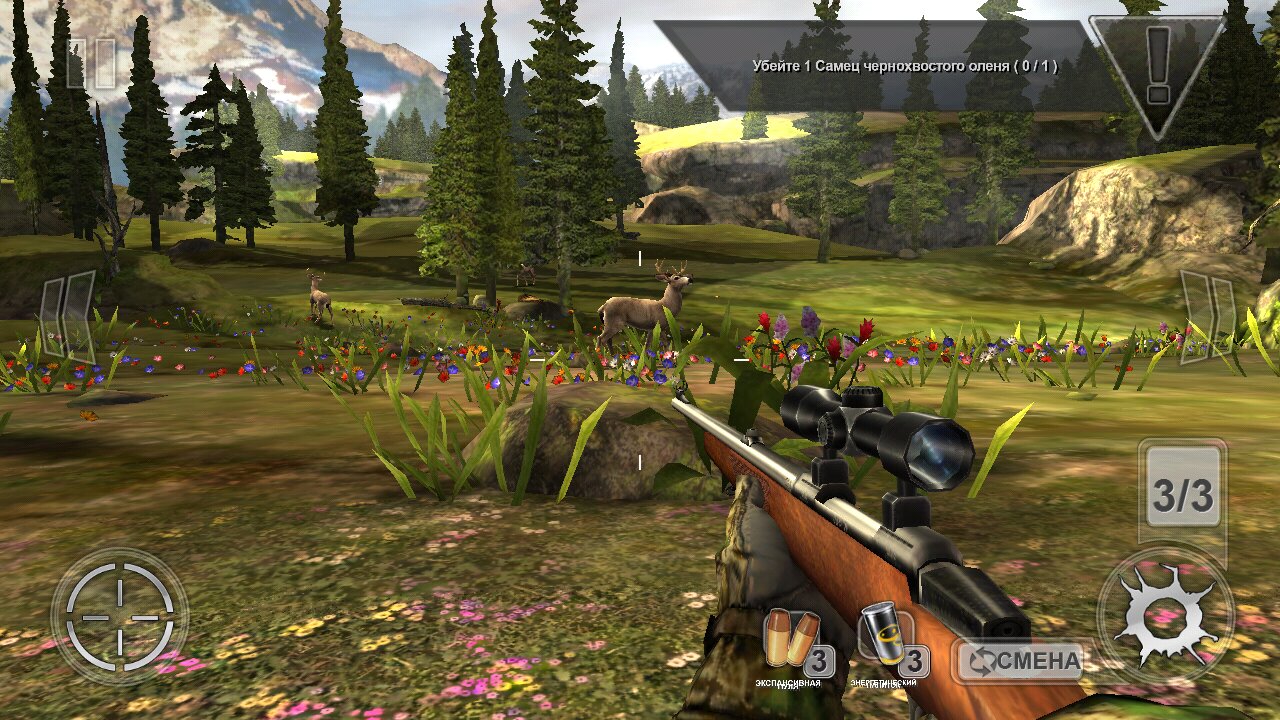Screen dimensions: 1280x720
Task: Tap the СМЕНА weapon swap button
Action: click(x=1021, y=660)
